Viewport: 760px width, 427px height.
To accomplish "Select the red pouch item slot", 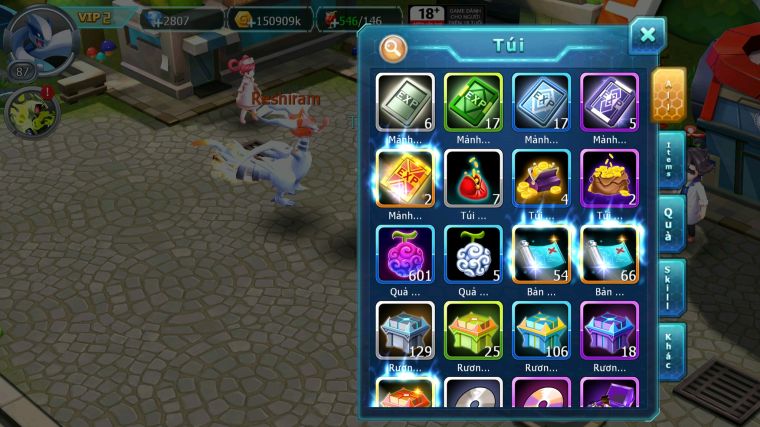I will 473,179.
